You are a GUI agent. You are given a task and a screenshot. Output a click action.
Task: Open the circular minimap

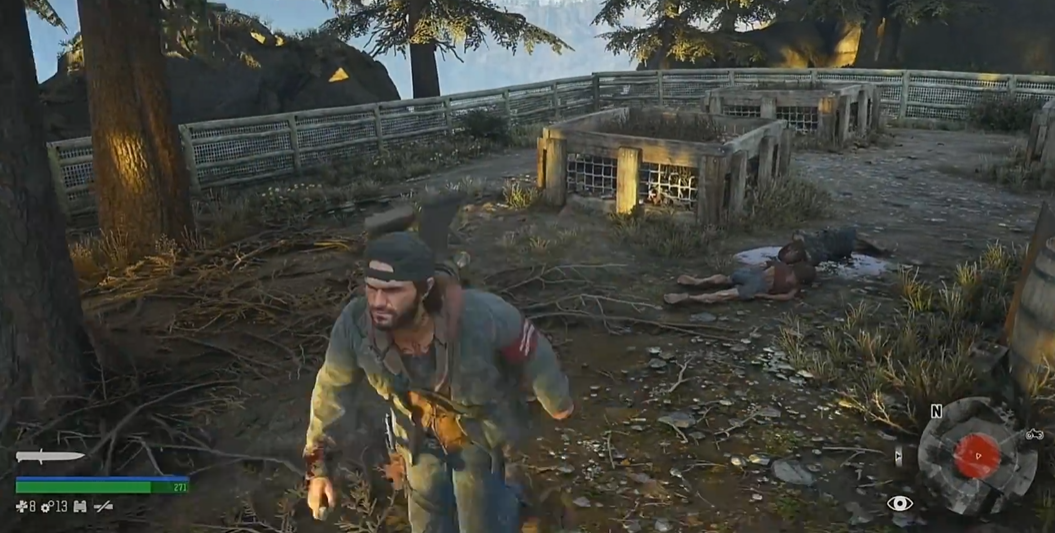pos(977,455)
